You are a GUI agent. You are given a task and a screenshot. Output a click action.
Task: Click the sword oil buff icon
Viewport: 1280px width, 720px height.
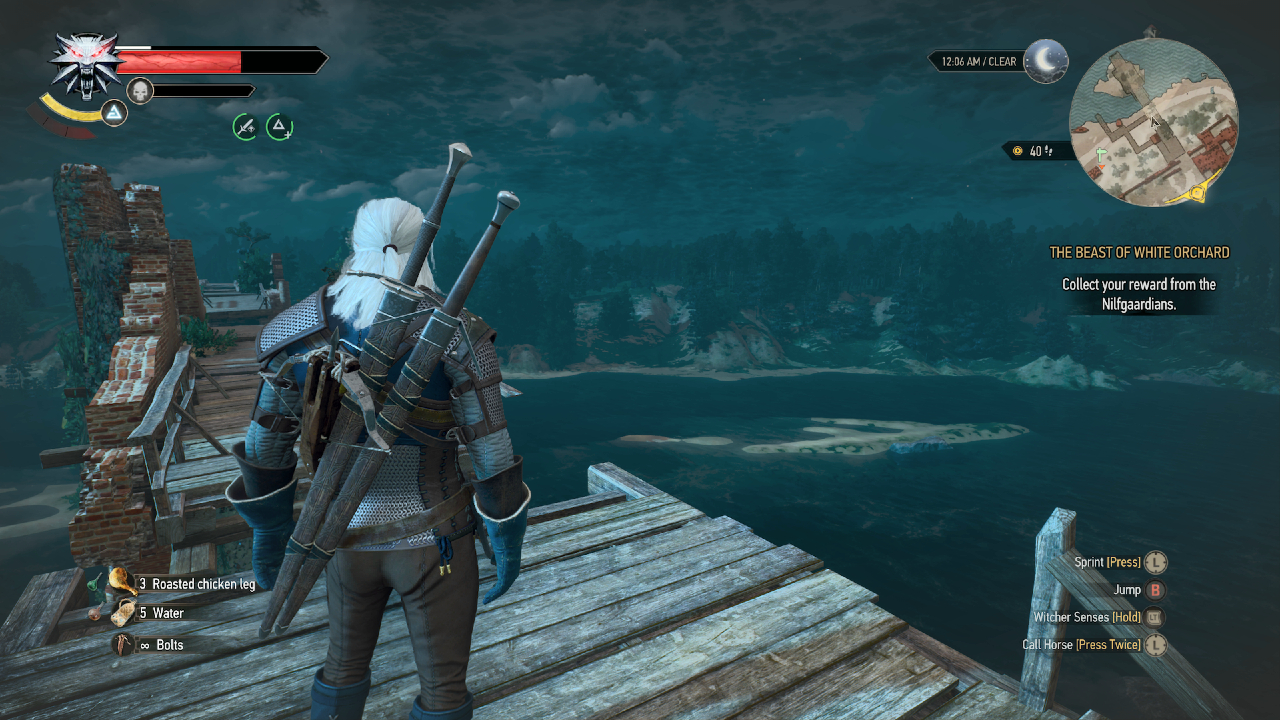pos(245,128)
